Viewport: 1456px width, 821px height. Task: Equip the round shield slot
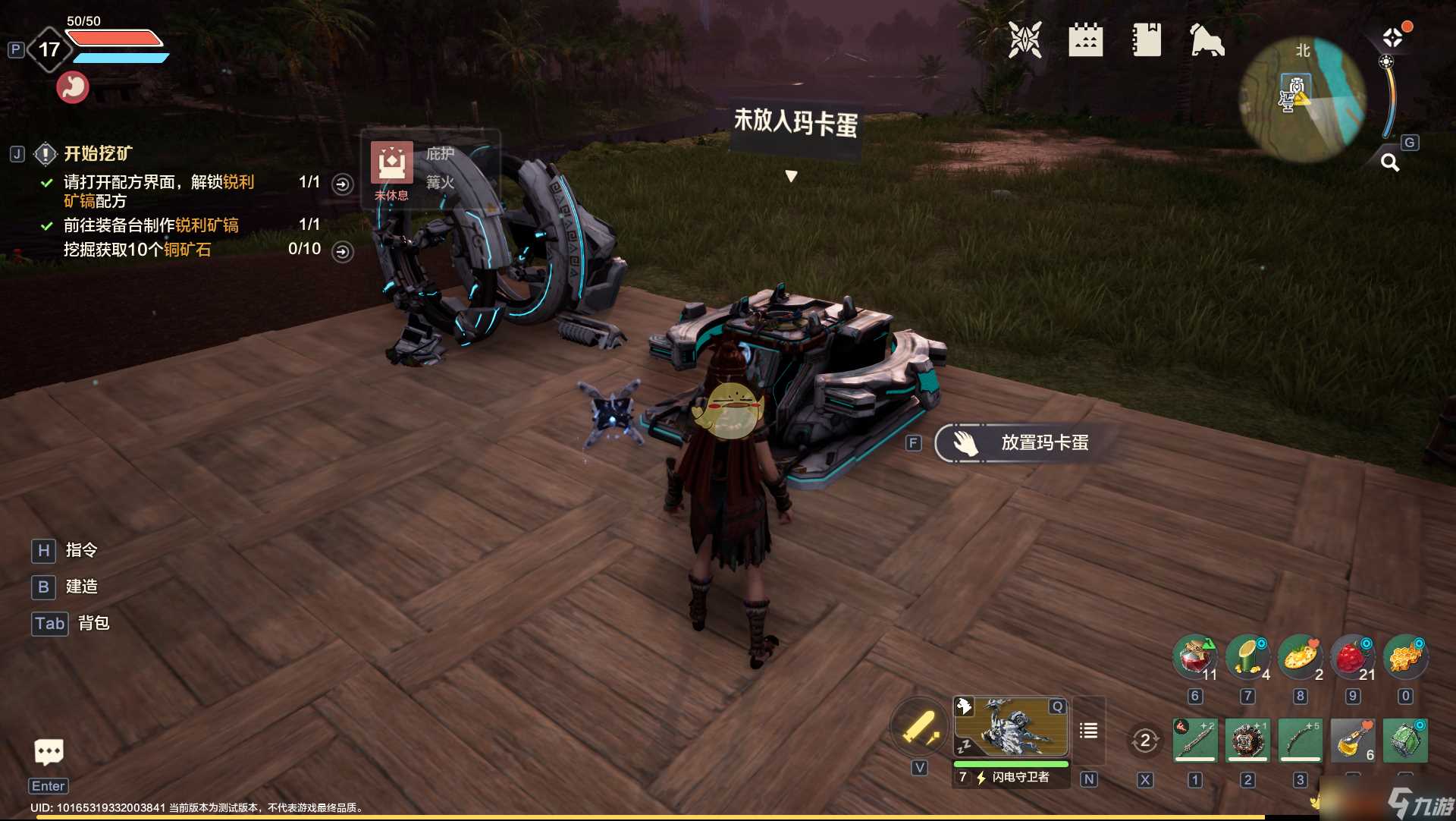tap(1247, 740)
